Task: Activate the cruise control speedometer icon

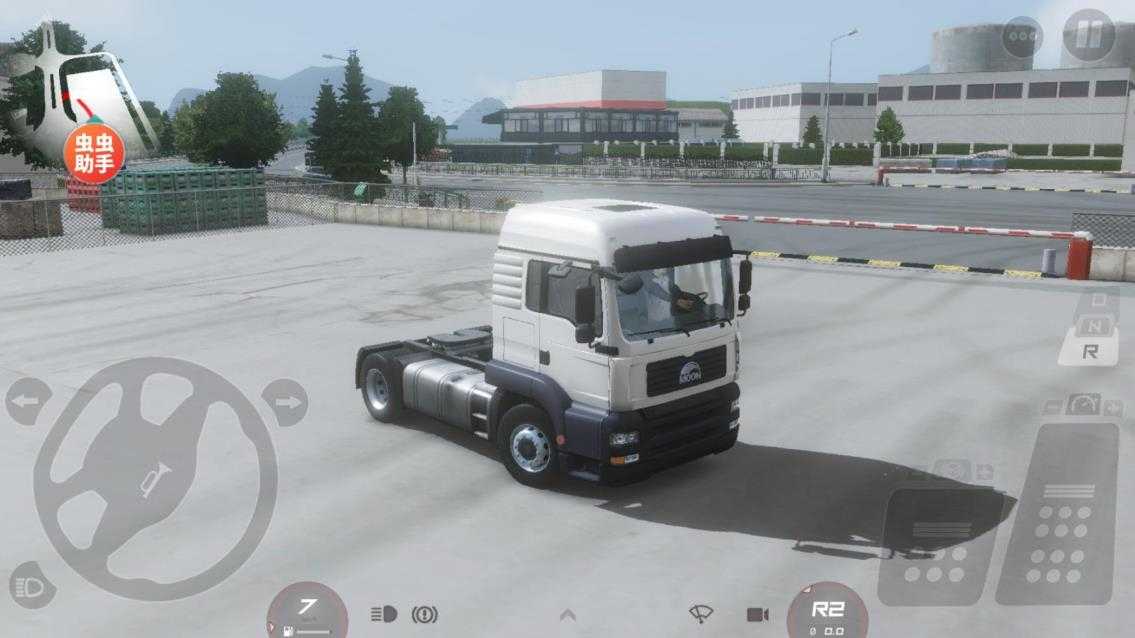Action: click(1083, 405)
